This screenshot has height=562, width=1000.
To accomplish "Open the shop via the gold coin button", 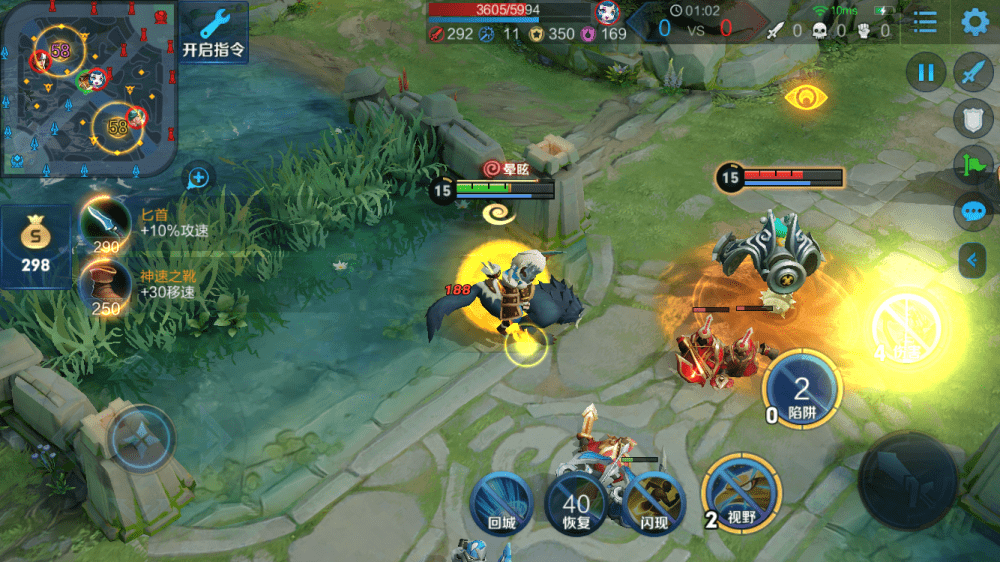I will [37, 246].
